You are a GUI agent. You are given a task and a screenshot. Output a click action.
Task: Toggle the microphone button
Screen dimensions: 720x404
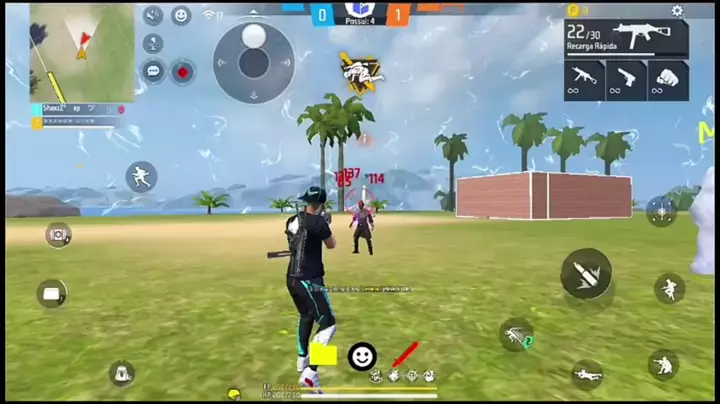coord(153,43)
